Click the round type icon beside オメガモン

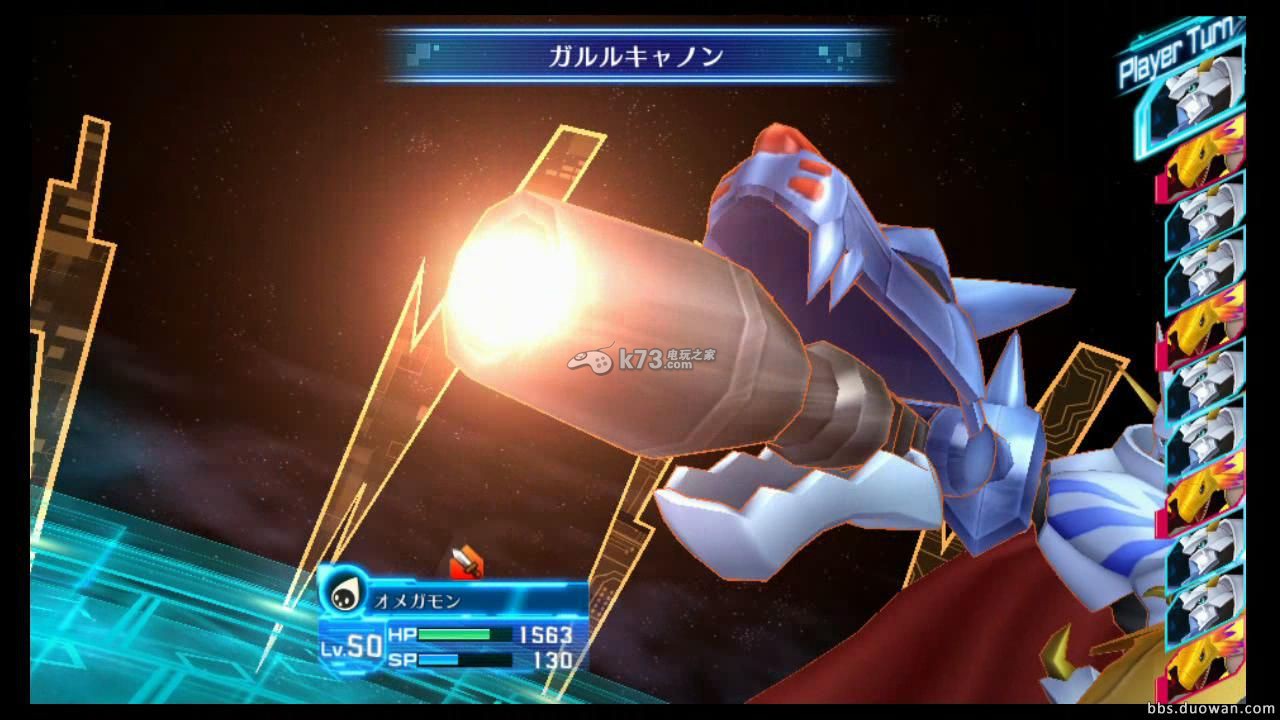click(x=345, y=596)
